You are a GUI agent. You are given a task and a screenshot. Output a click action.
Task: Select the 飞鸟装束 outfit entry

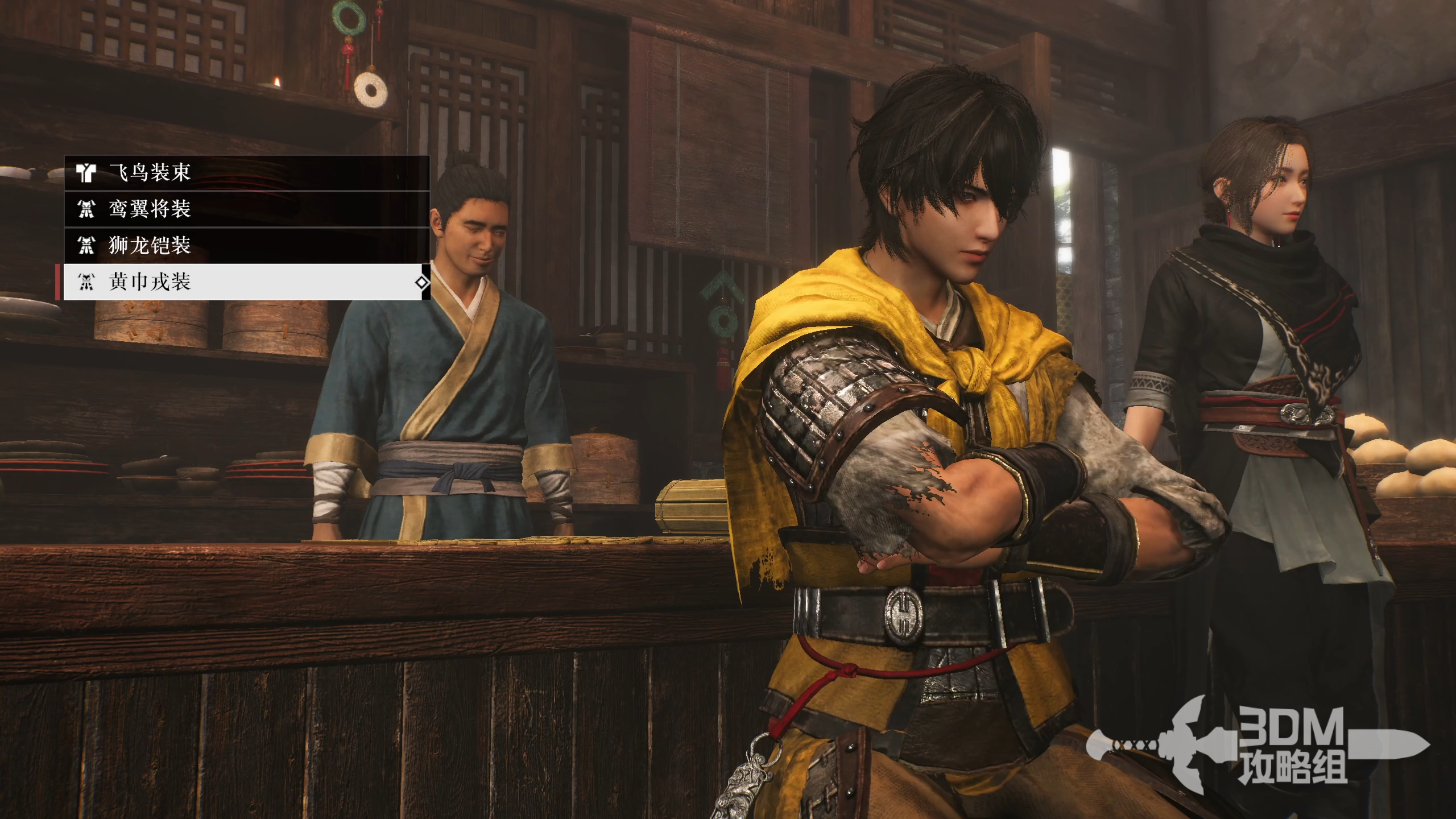[x=246, y=172]
